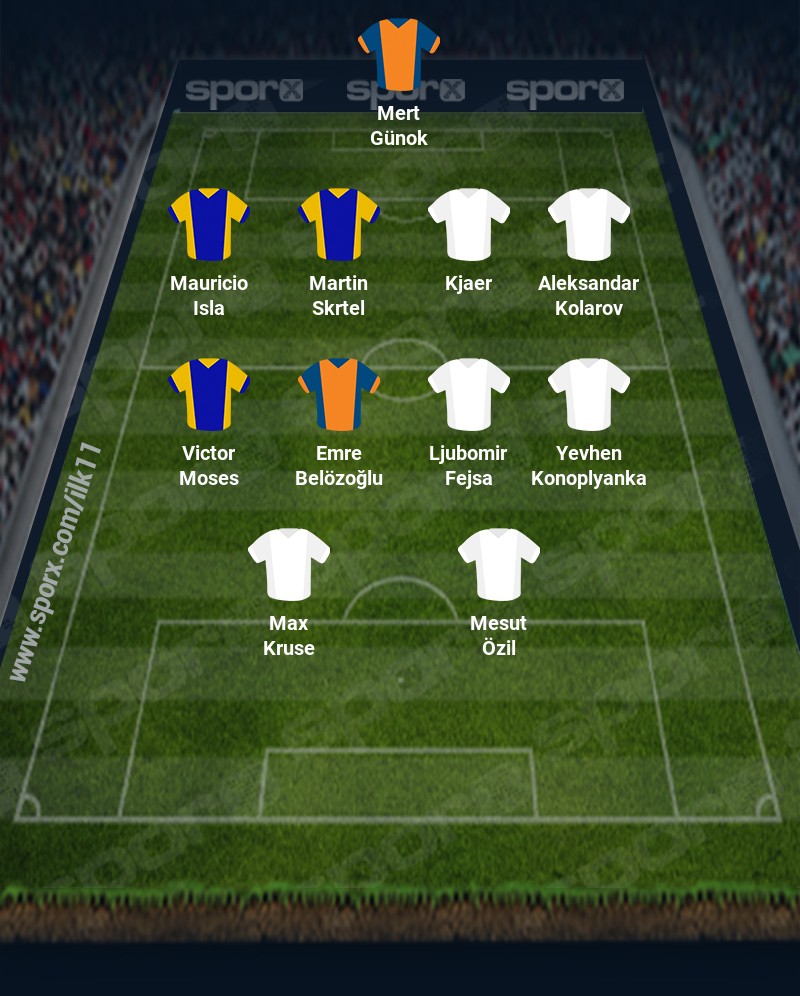Choose Emre Belözoğlu's orange-blue jersey

pos(338,394)
